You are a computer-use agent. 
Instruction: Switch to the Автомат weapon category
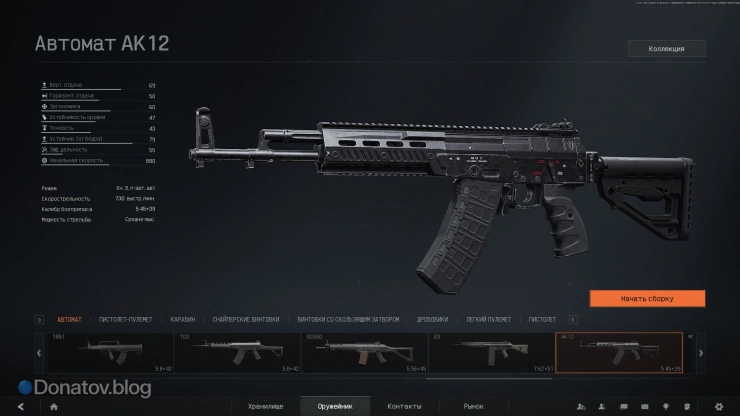point(70,319)
